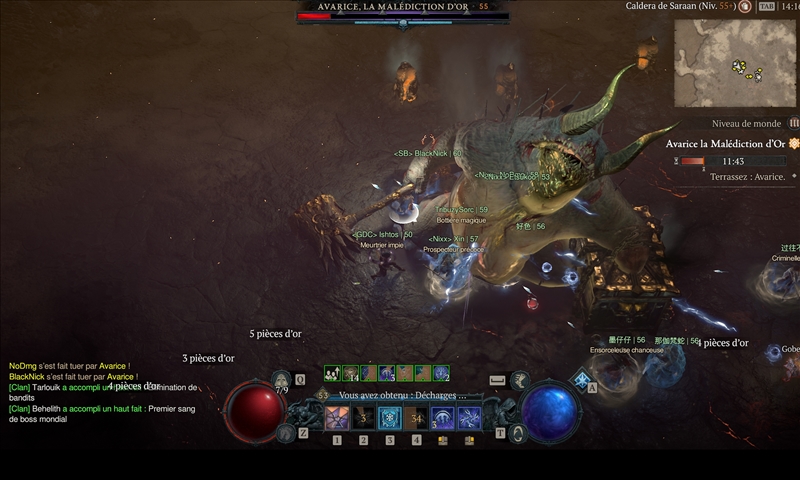The height and width of the screenshot is (480, 800).
Task: Select the Avarice la Malédiction d'Or objective
Action: 728,144
